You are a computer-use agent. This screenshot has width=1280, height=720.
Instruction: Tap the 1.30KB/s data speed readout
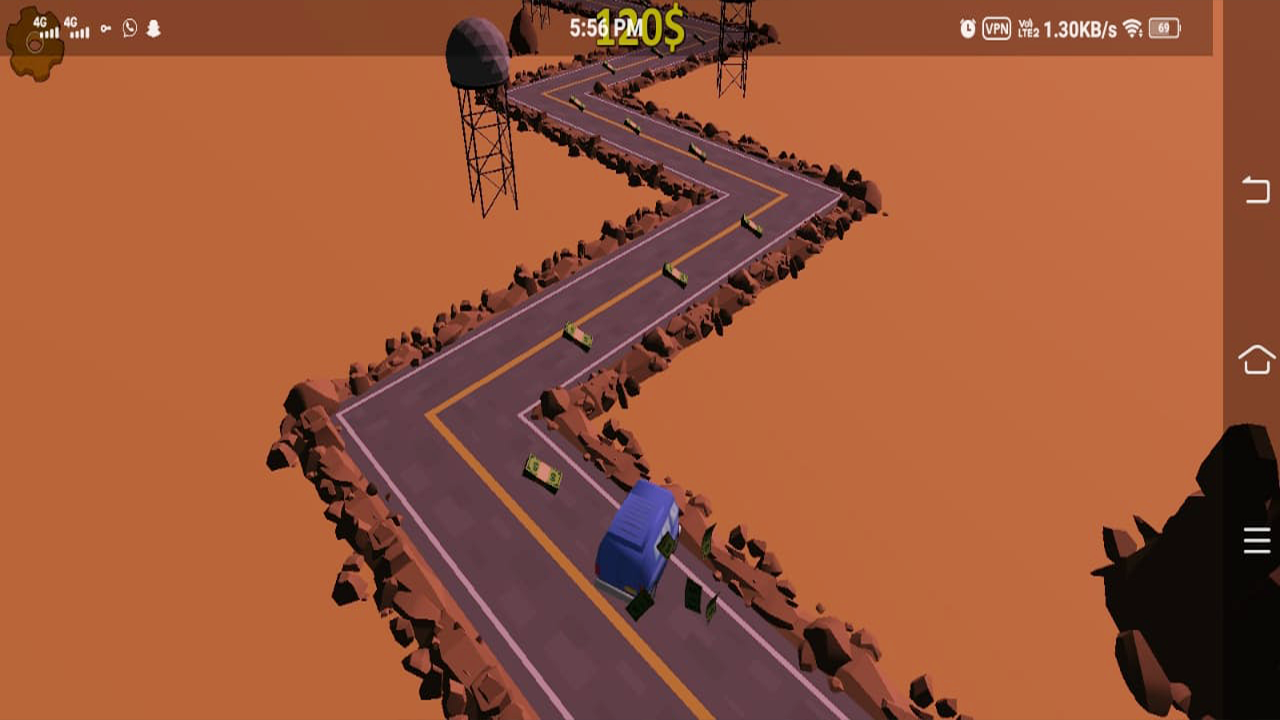point(1079,28)
